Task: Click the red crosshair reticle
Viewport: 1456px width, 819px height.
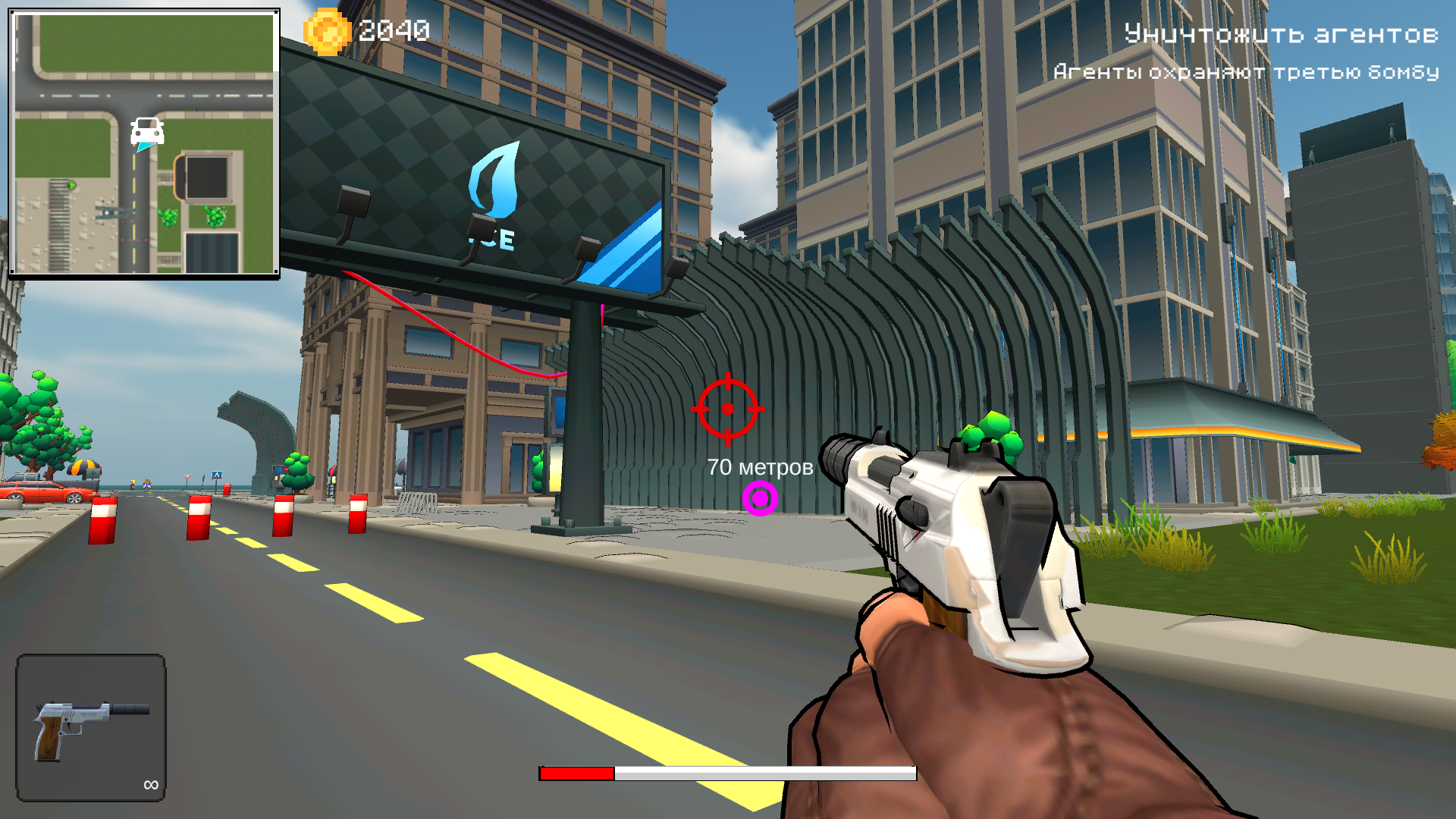Action: 729,409
